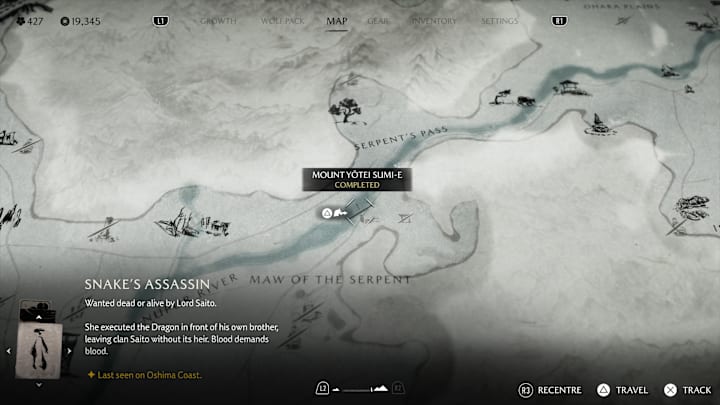Open the Wolf Pack tab
This screenshot has height=405, width=720.
pyautogui.click(x=281, y=20)
